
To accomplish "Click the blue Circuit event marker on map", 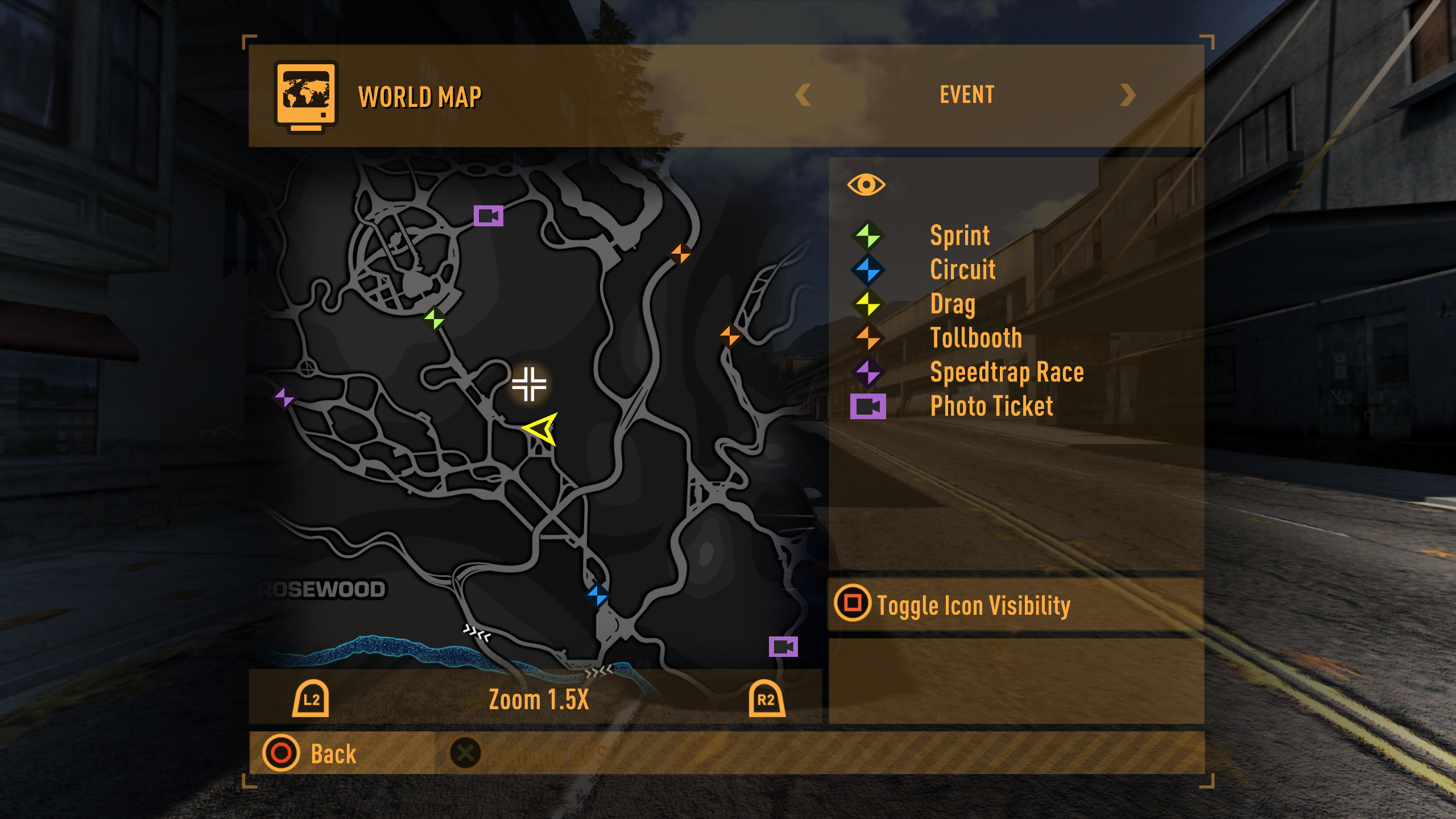I will [x=598, y=595].
